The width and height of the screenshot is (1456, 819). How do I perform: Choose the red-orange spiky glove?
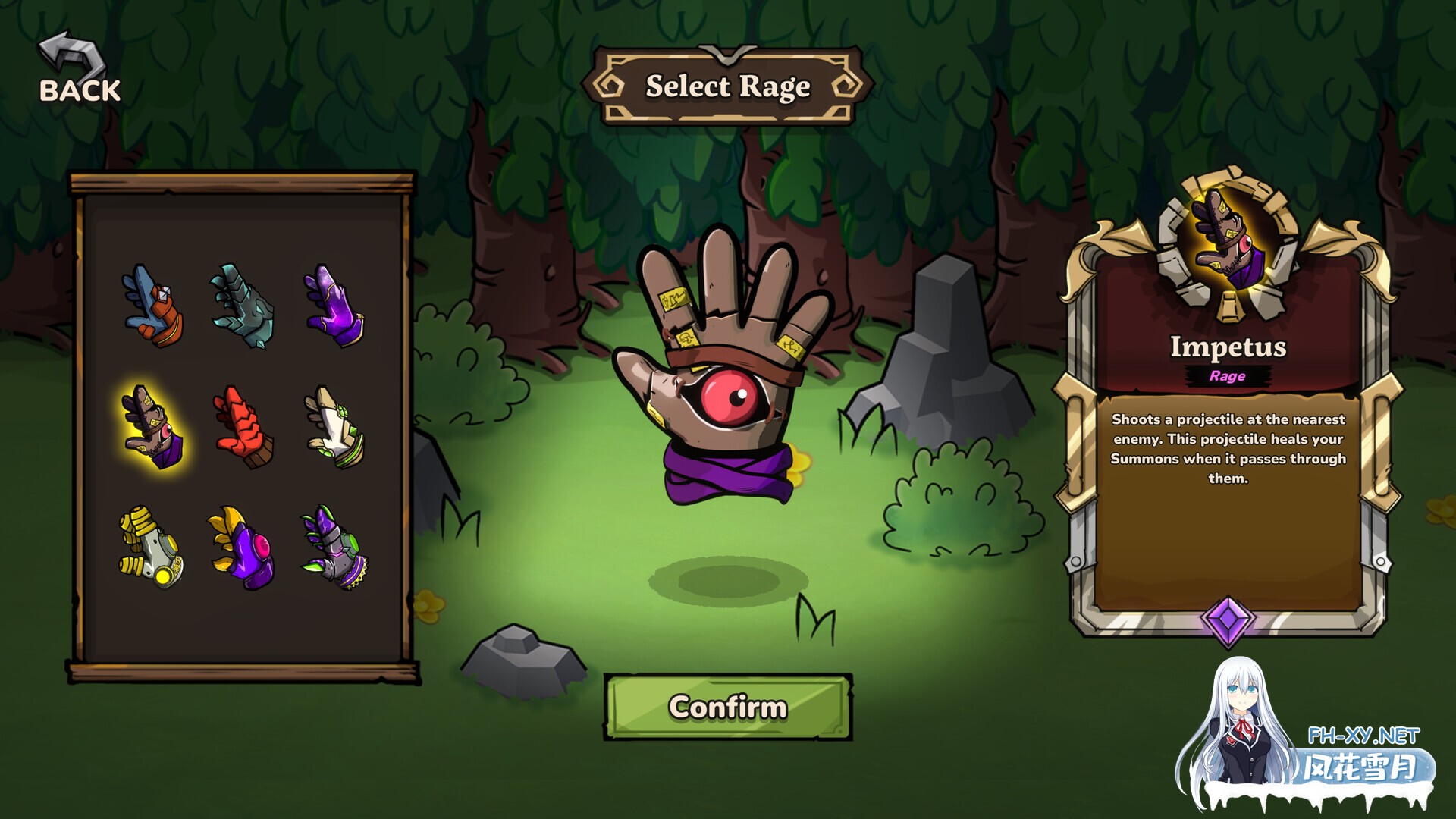pos(243,427)
